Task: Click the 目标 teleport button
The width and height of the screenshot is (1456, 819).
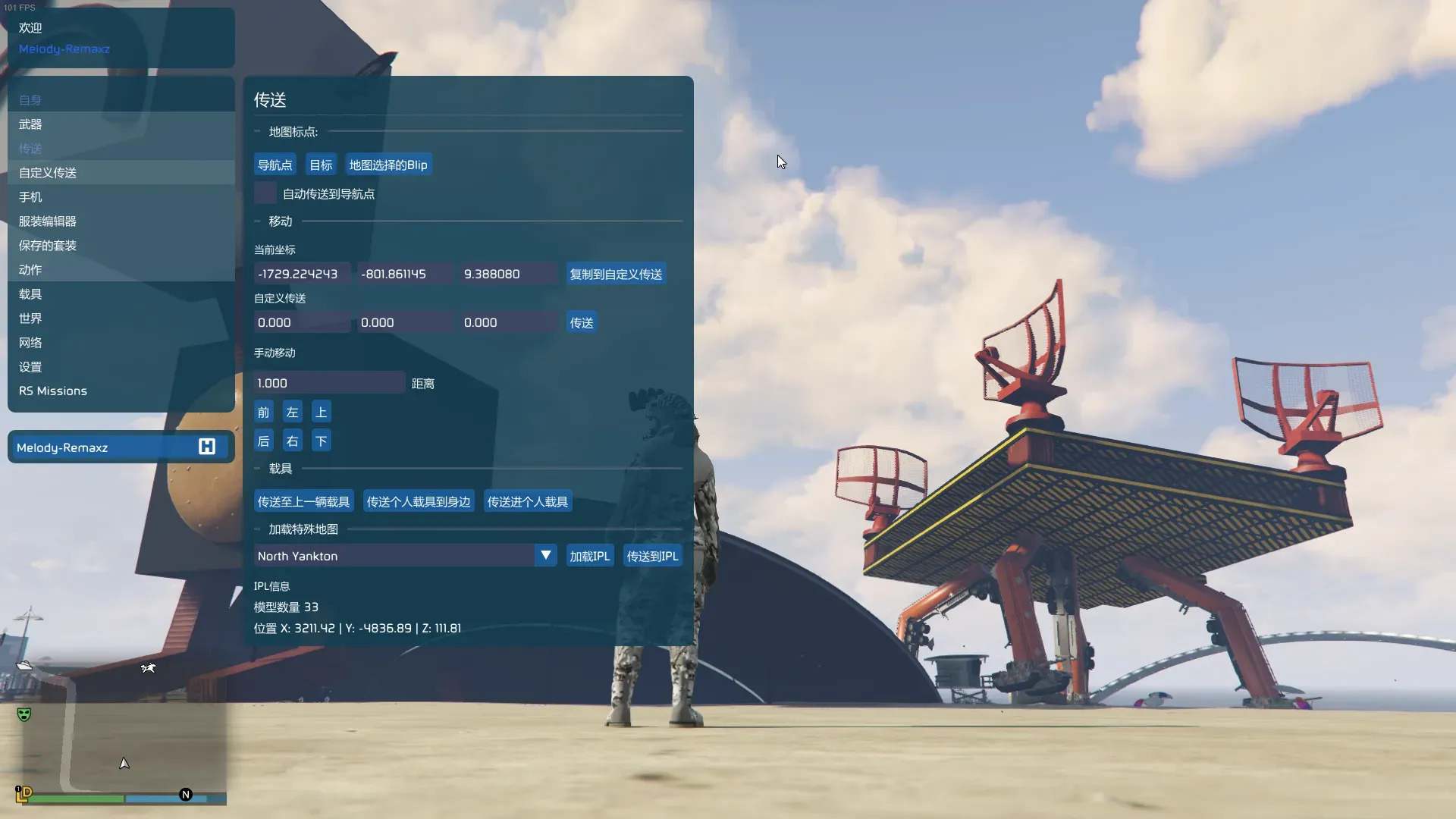Action: (320, 165)
